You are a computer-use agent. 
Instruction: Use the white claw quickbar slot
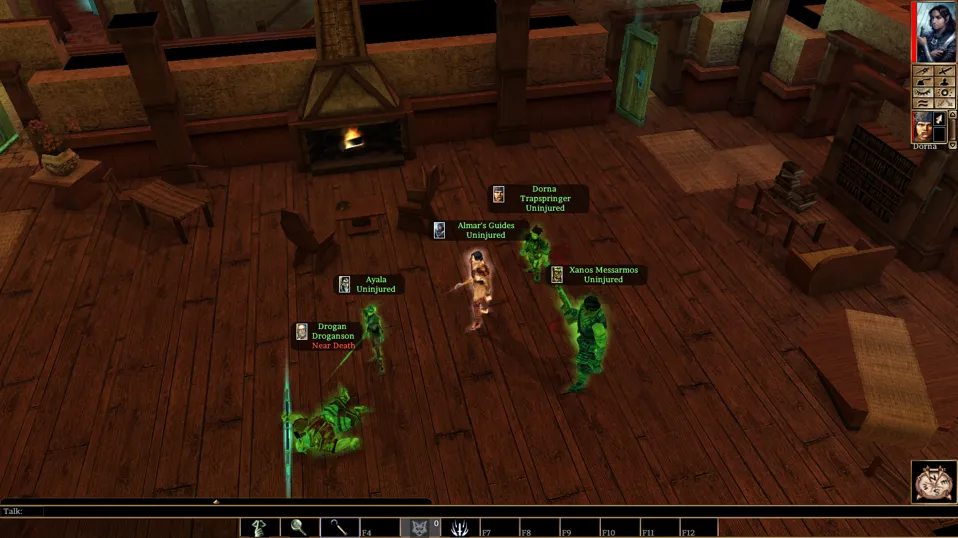click(x=459, y=527)
